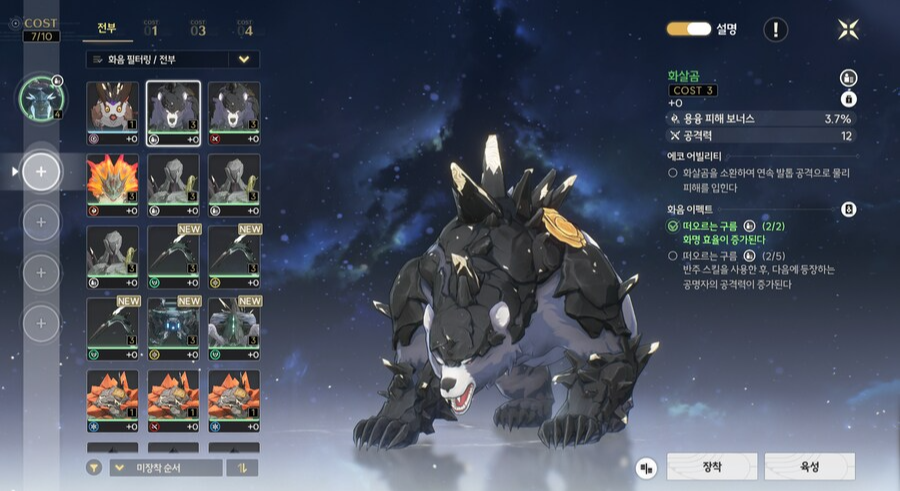900x491 pixels.
Task: Open the exclamation mark info icon
Action: (x=776, y=29)
